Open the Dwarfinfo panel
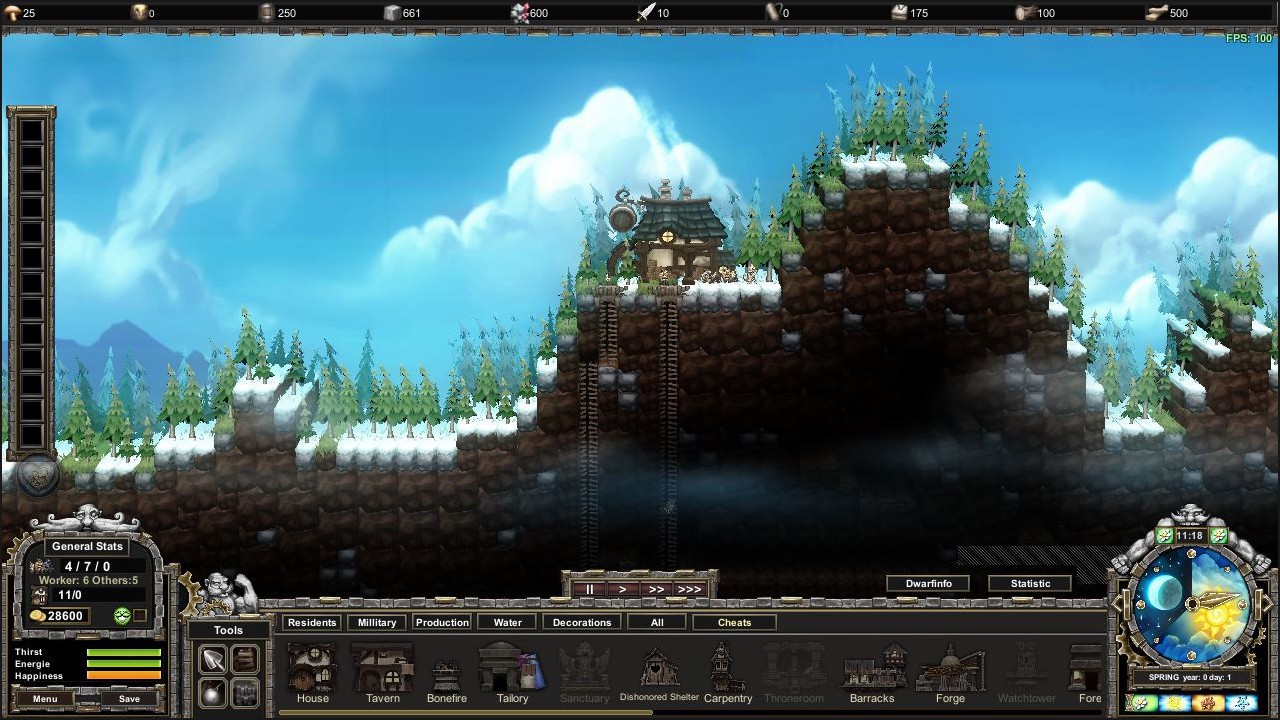The height and width of the screenshot is (720, 1280). 927,583
